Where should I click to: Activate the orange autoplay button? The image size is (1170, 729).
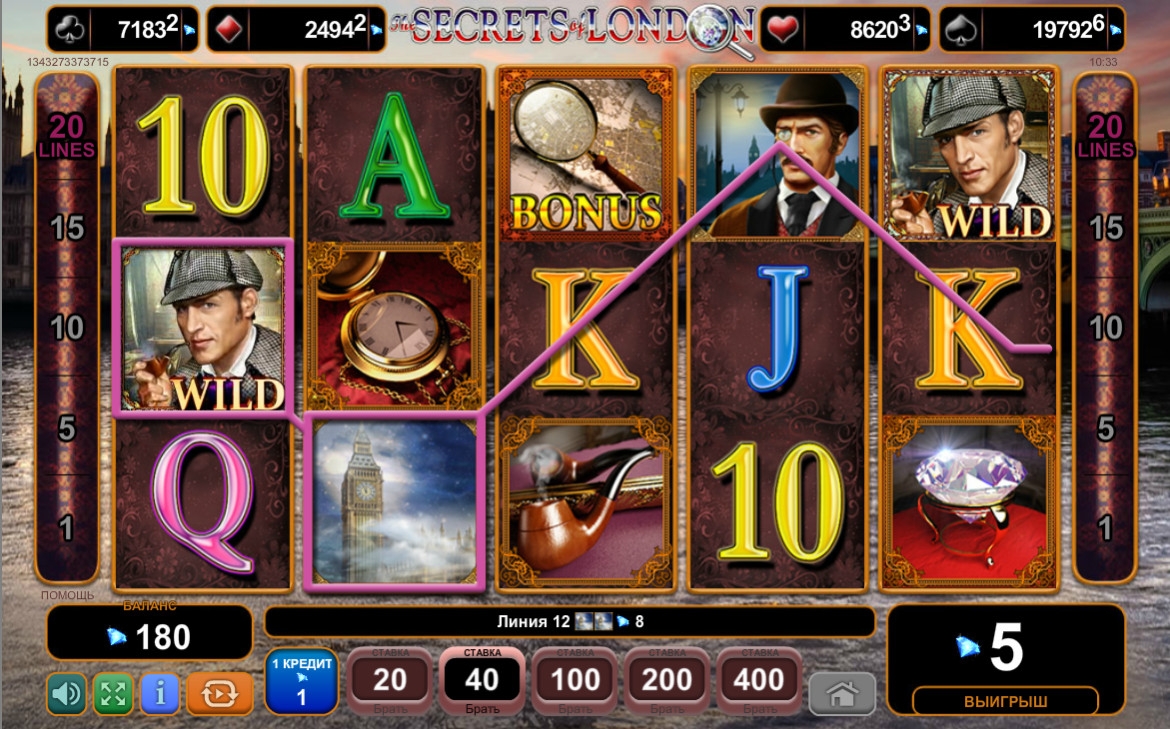click(x=219, y=694)
